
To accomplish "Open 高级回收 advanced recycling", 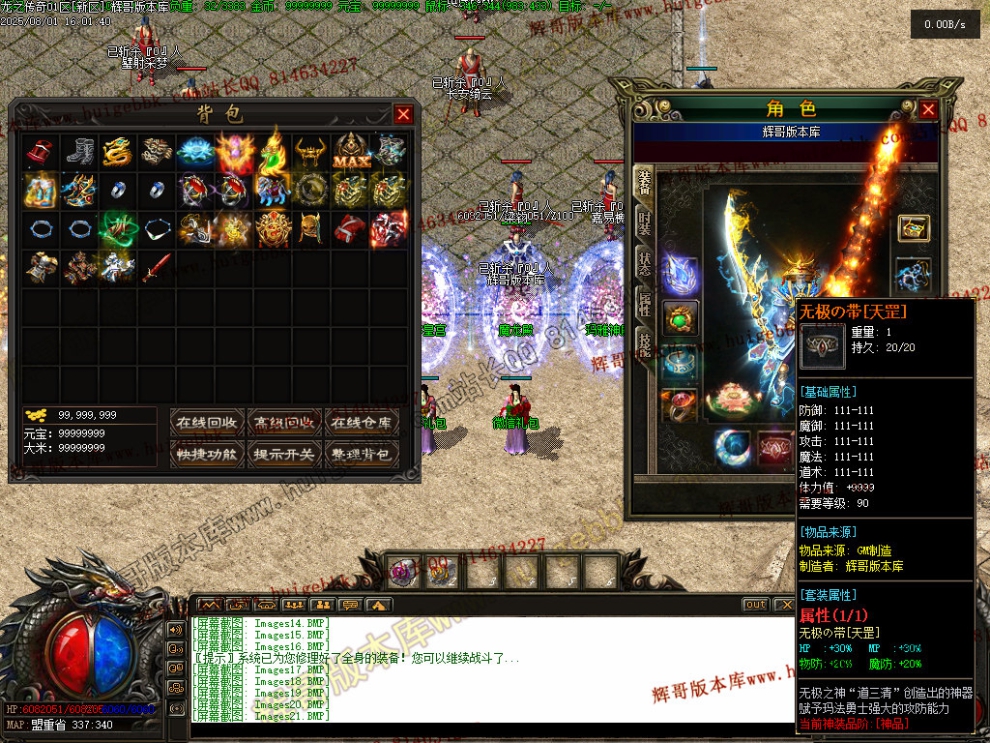I will pos(285,422).
